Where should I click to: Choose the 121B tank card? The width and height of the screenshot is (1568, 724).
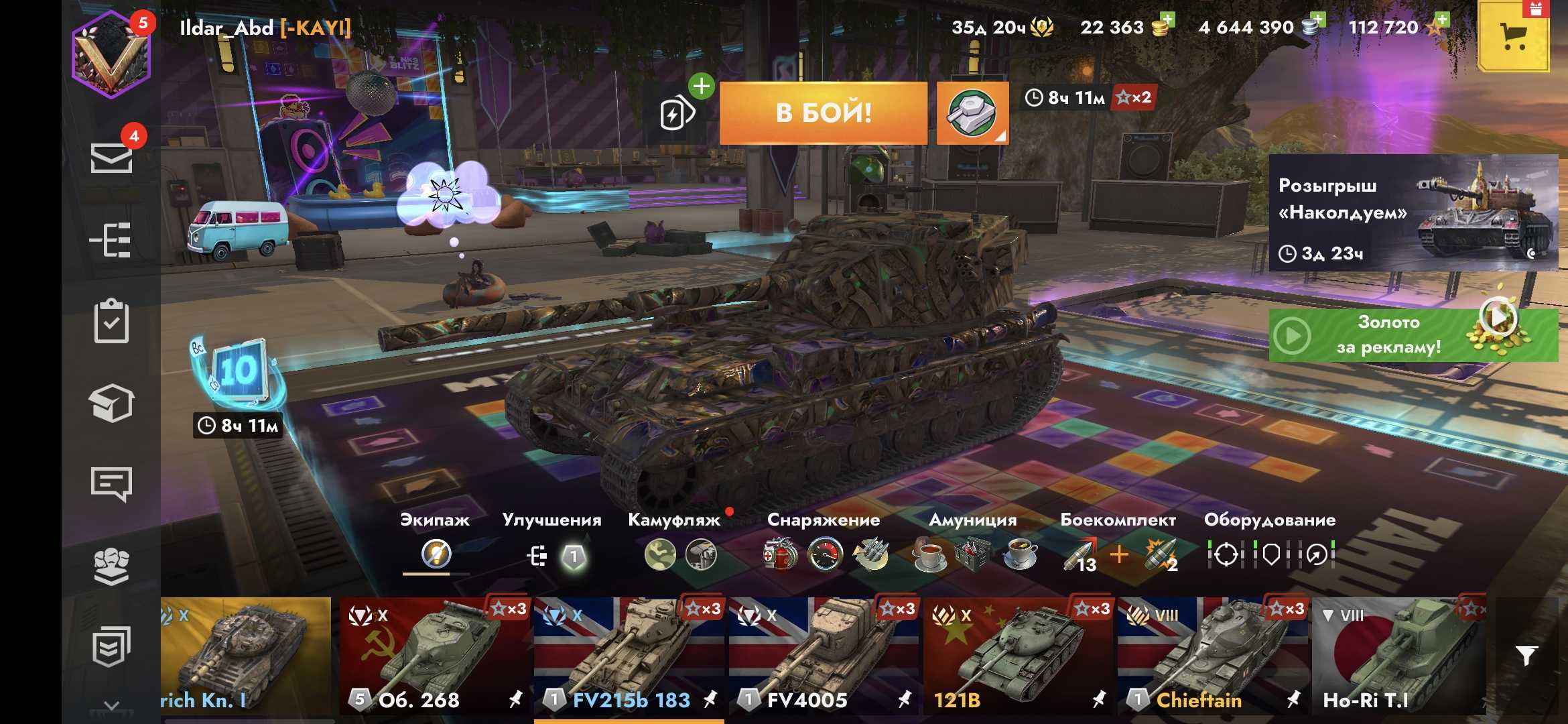1017,657
